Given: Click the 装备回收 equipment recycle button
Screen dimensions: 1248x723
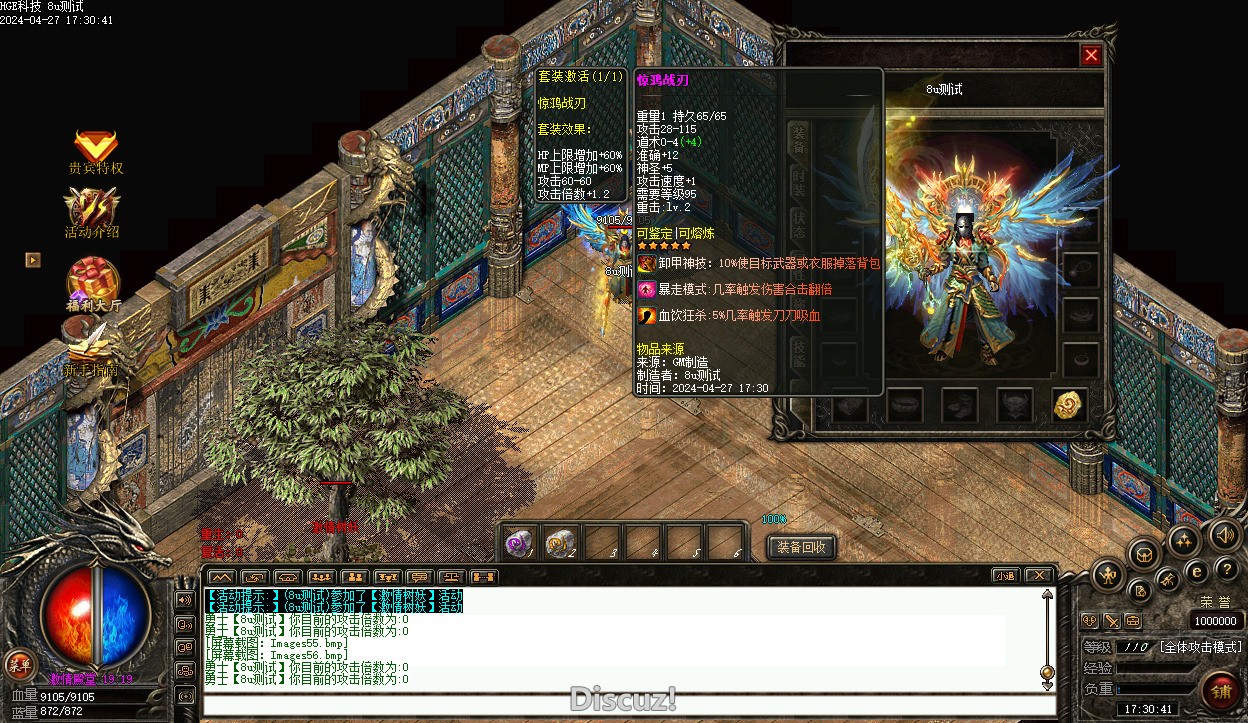Looking at the screenshot, I should click(x=801, y=547).
